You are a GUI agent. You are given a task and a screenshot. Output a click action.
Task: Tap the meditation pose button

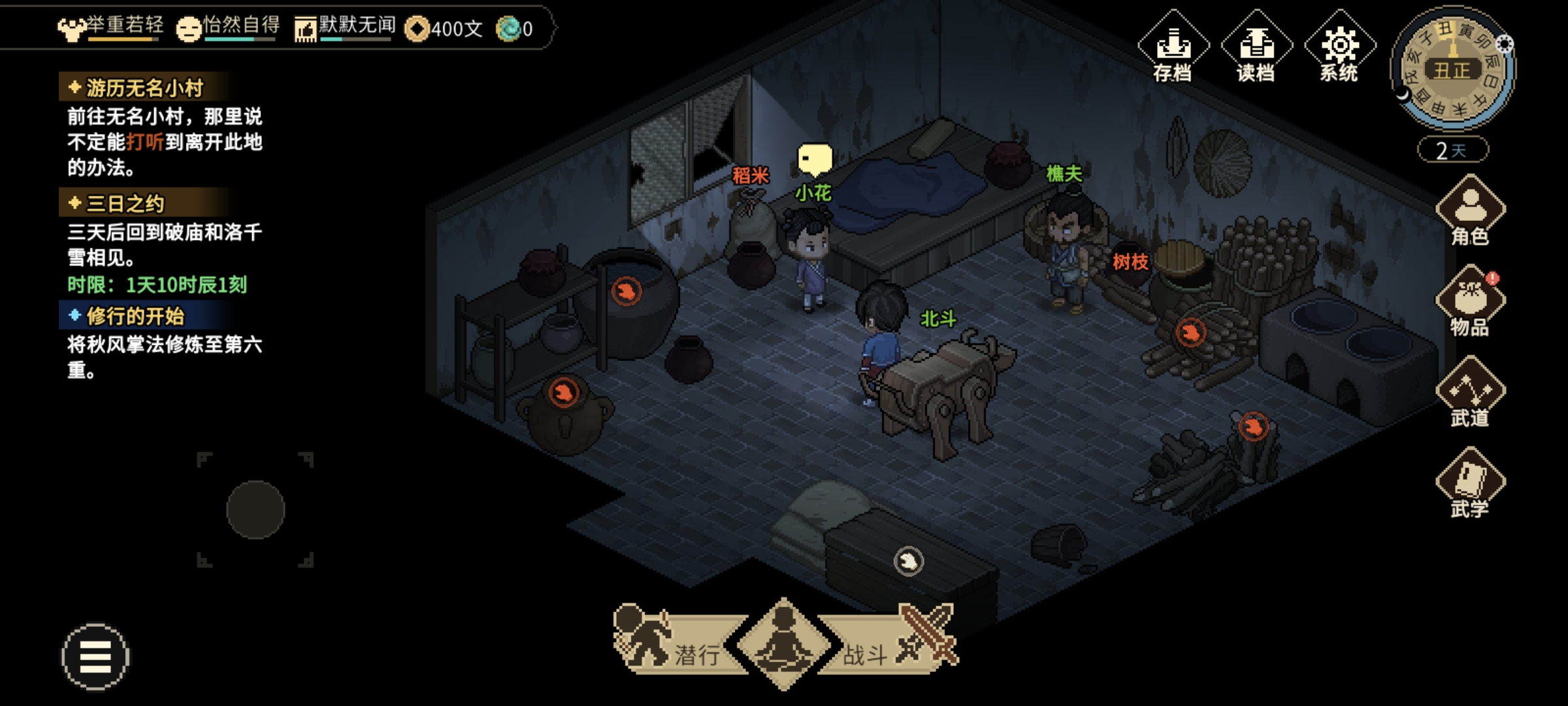click(783, 643)
